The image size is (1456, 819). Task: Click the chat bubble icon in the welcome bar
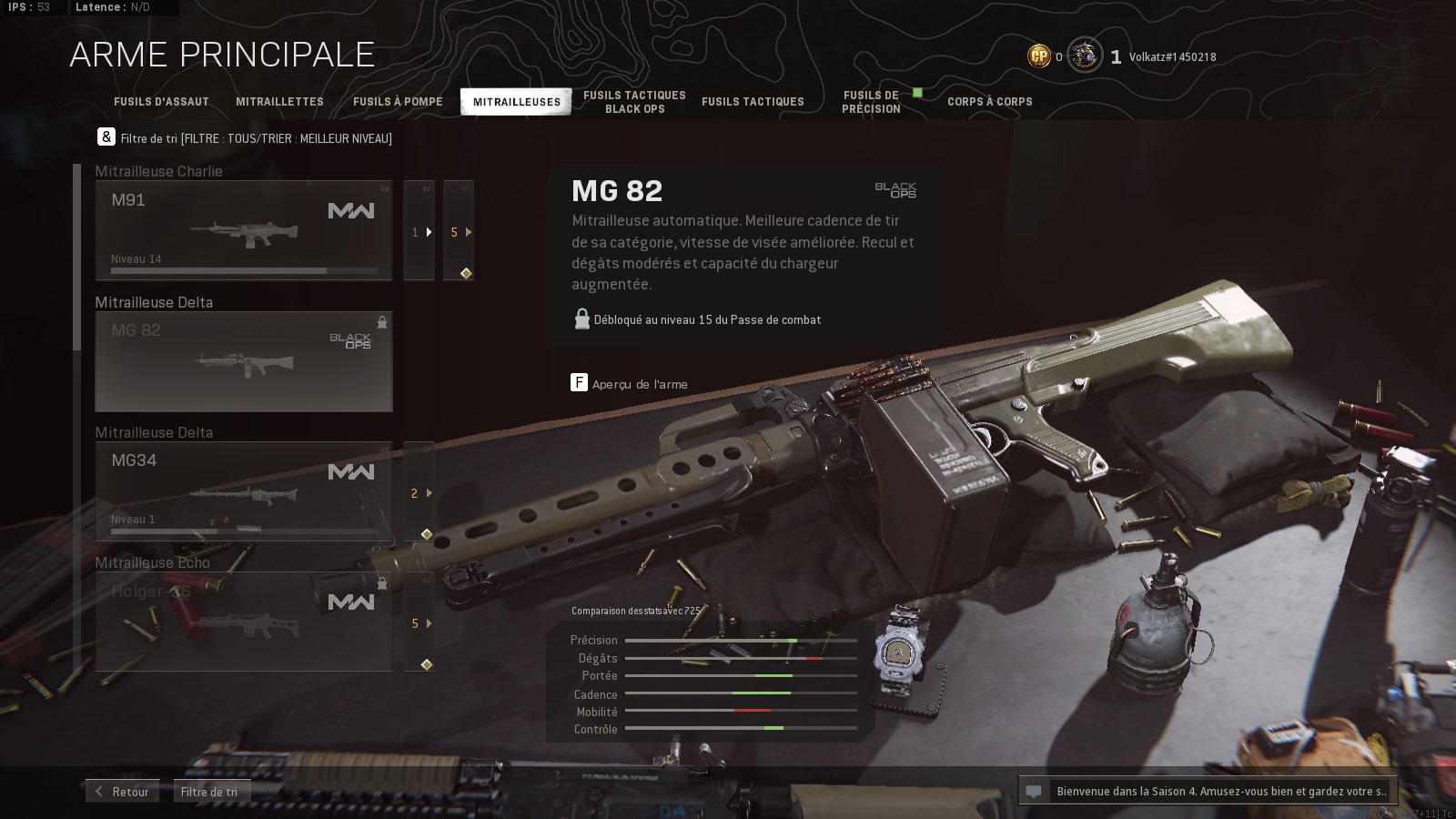tap(1032, 791)
